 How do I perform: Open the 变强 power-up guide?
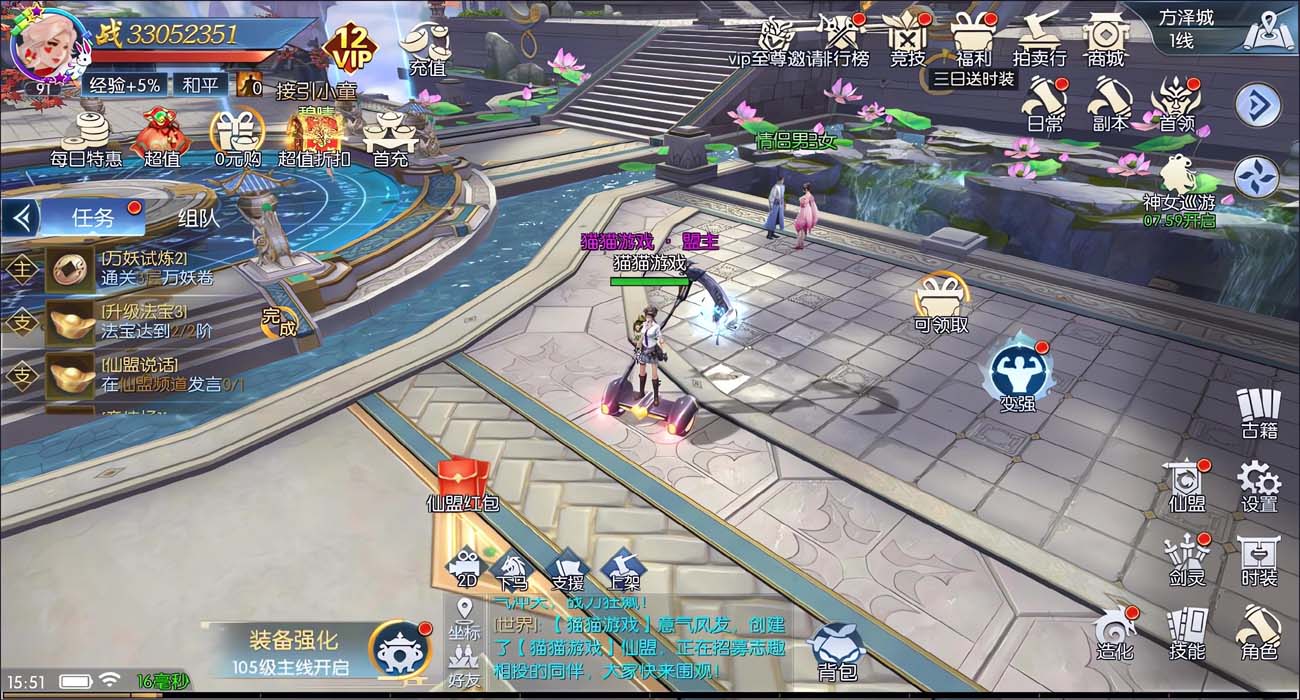[1018, 375]
